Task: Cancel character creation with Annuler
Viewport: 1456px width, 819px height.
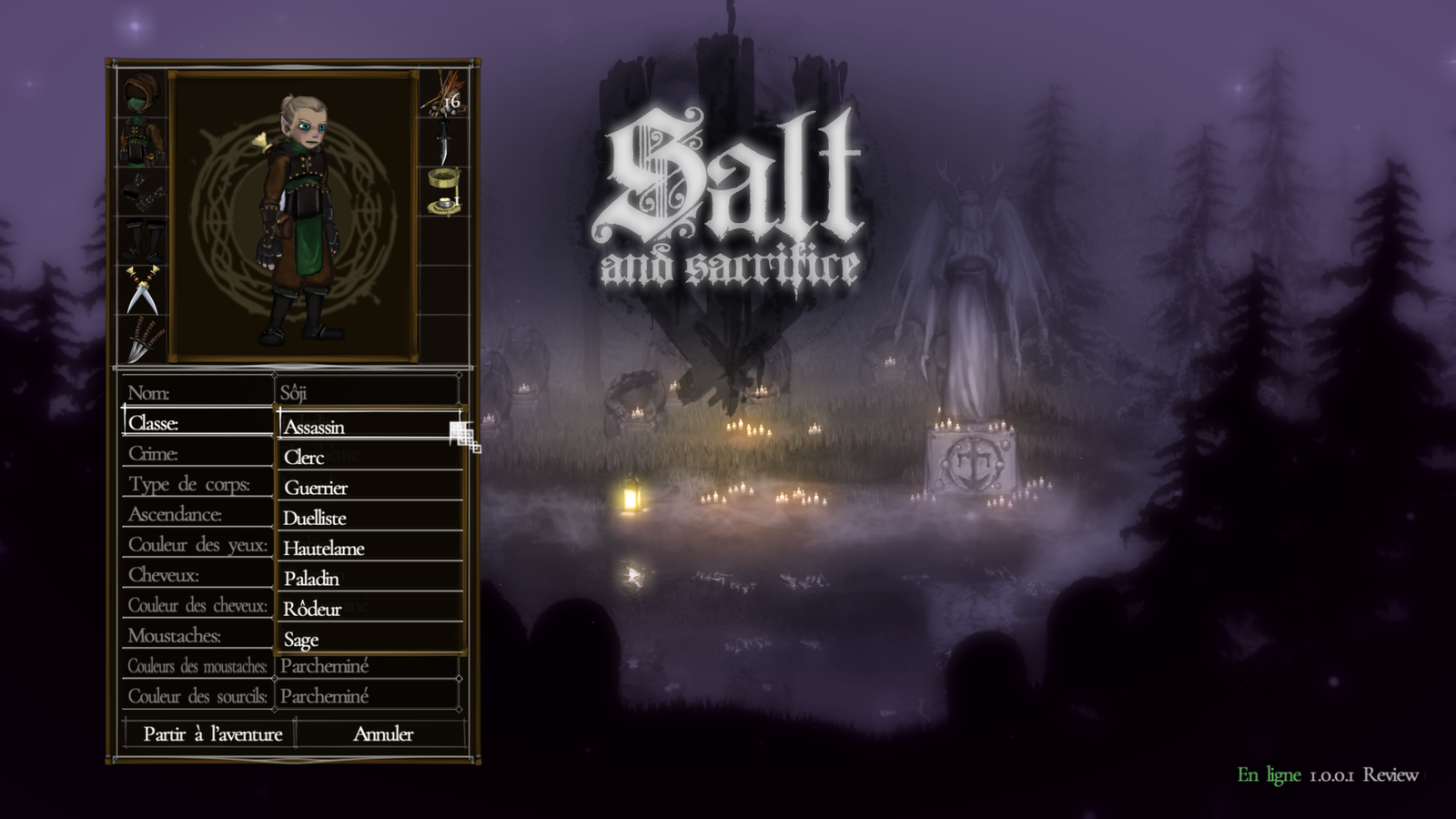Action: 382,734
